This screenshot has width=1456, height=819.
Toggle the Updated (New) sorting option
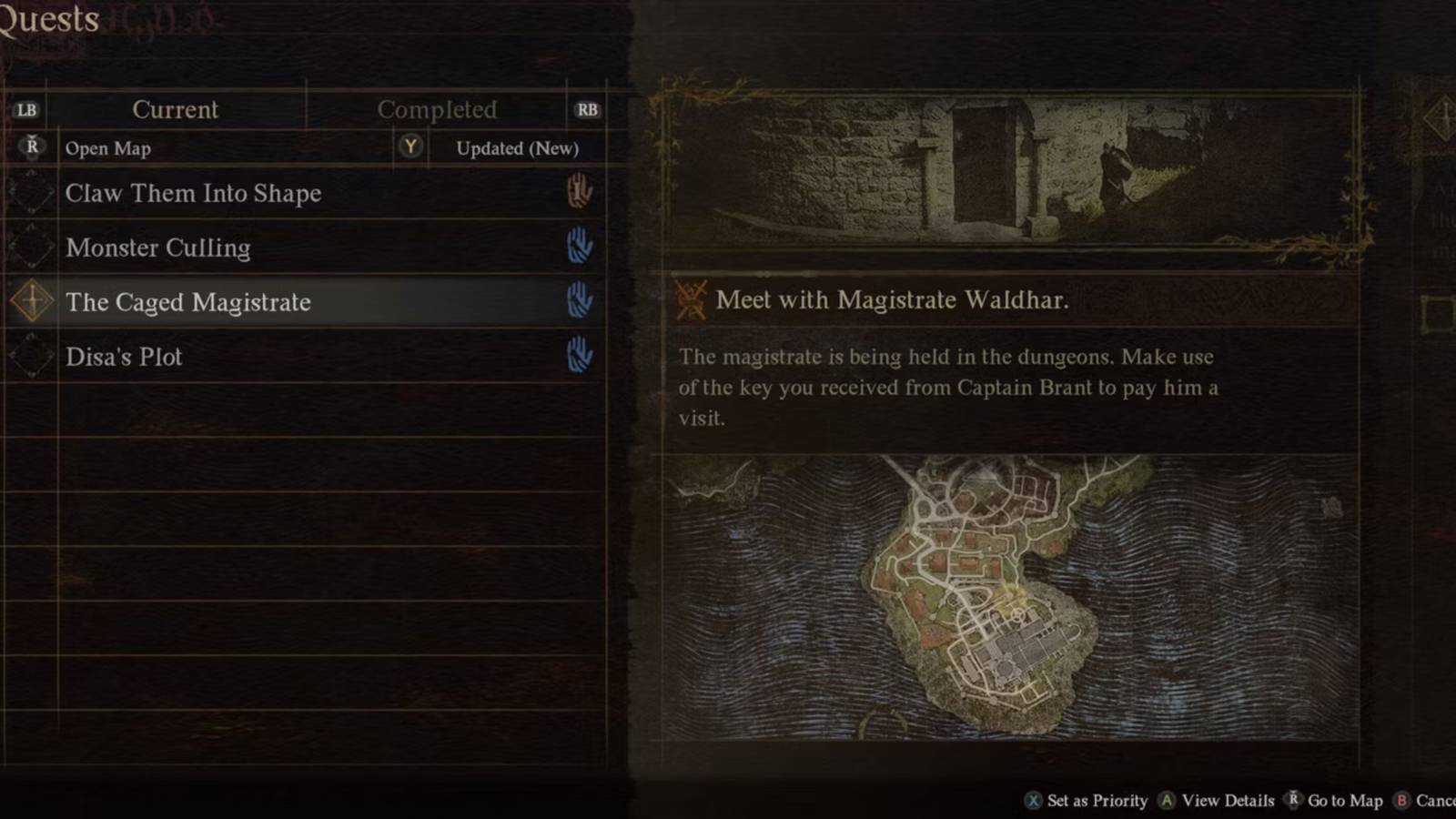[515, 148]
